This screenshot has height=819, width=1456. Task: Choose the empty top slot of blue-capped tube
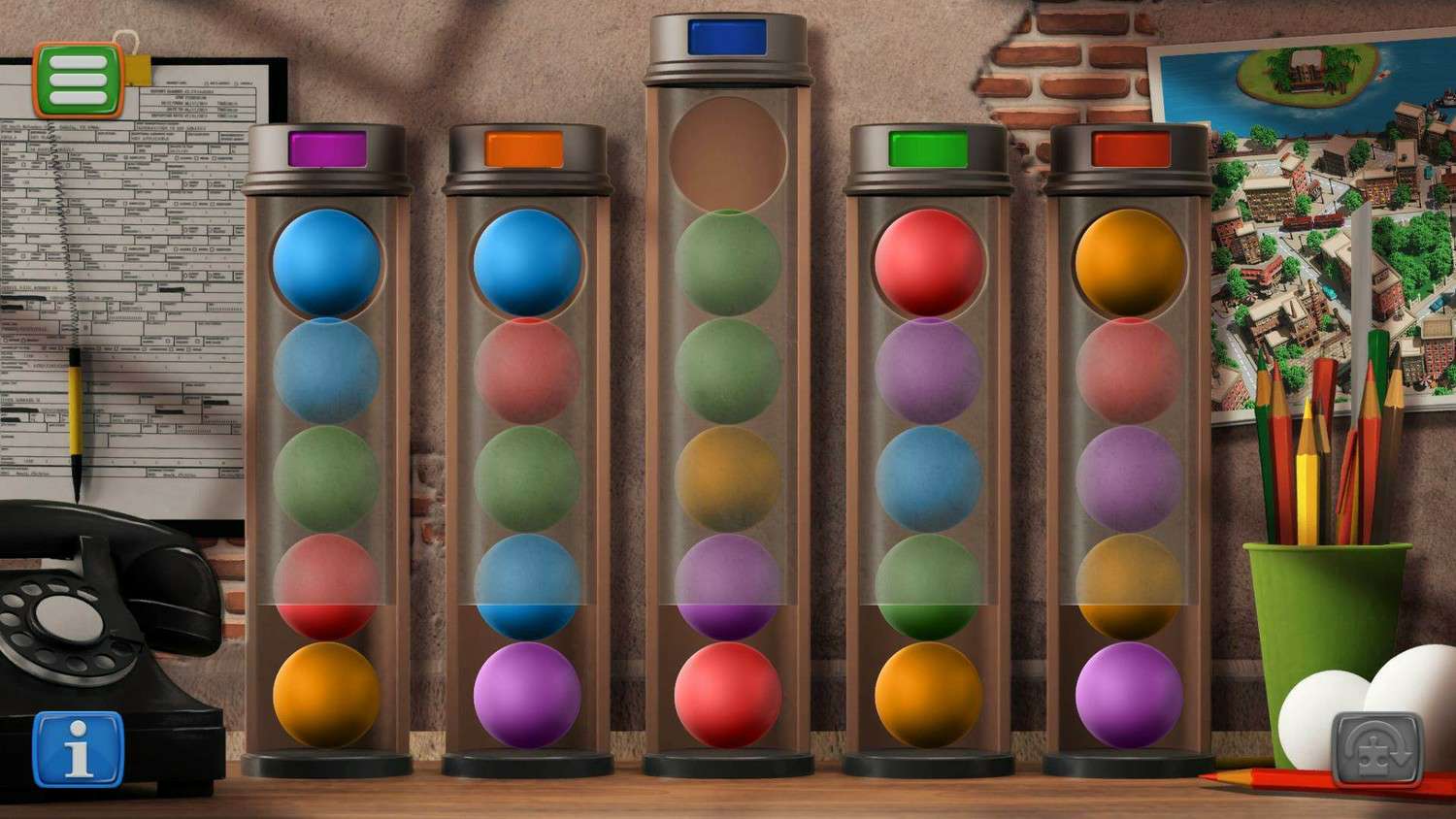[x=727, y=152]
